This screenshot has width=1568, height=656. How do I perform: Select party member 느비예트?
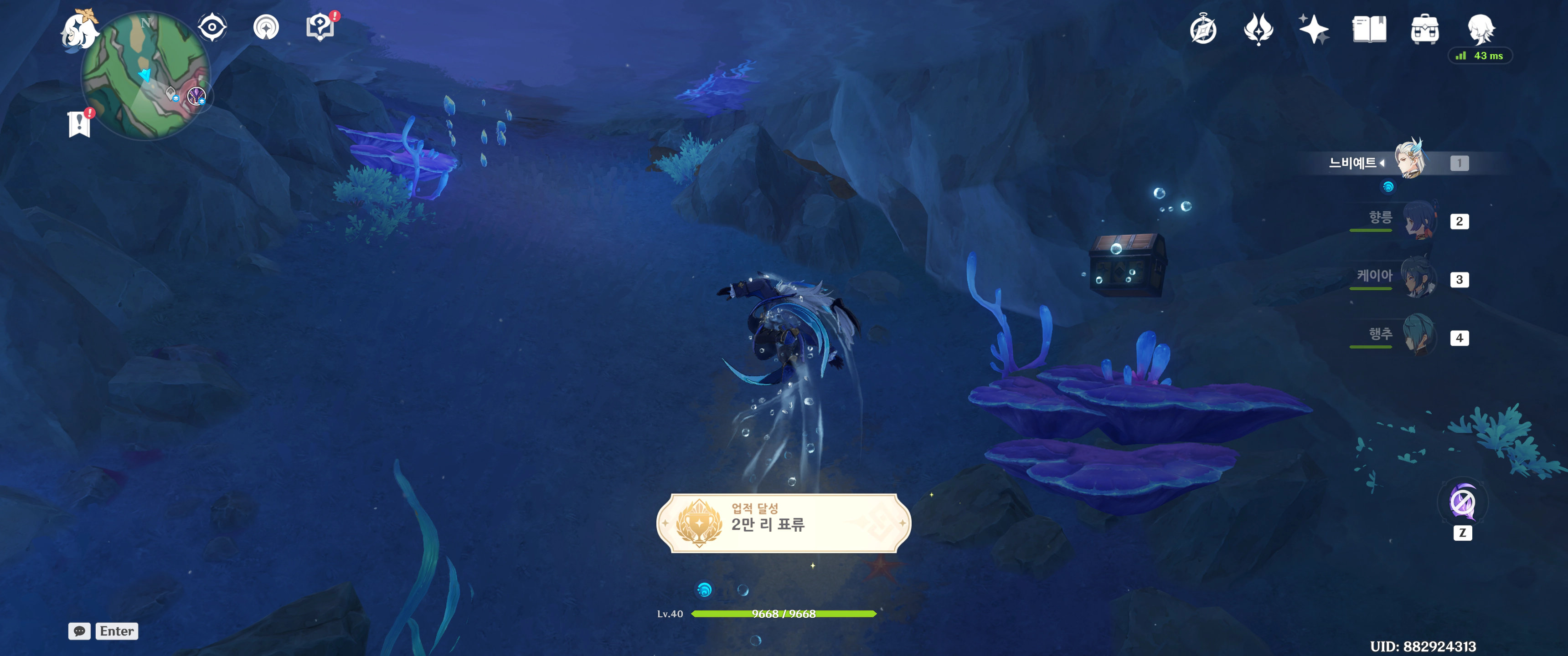[1409, 160]
